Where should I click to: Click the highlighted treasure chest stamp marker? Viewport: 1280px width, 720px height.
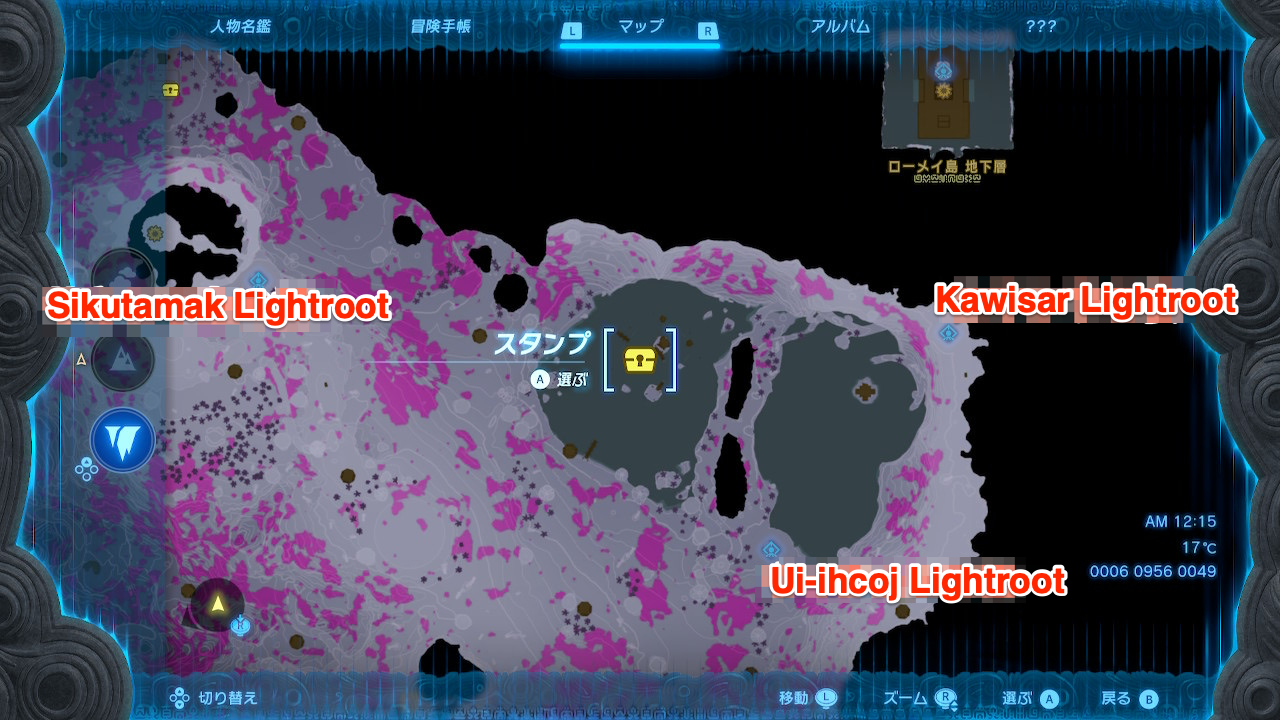[641, 358]
